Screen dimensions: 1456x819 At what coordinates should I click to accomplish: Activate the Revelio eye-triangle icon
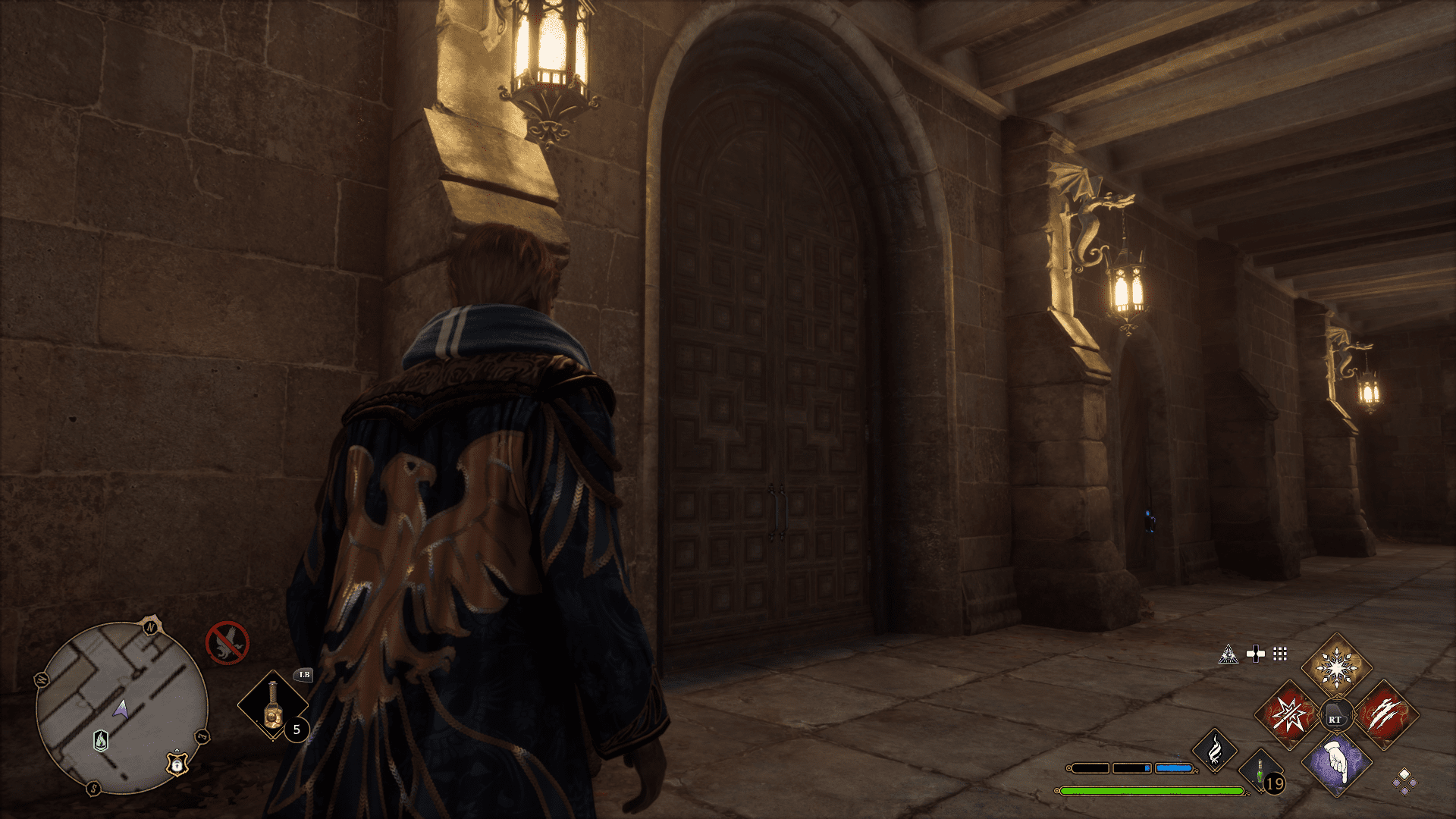1228,654
